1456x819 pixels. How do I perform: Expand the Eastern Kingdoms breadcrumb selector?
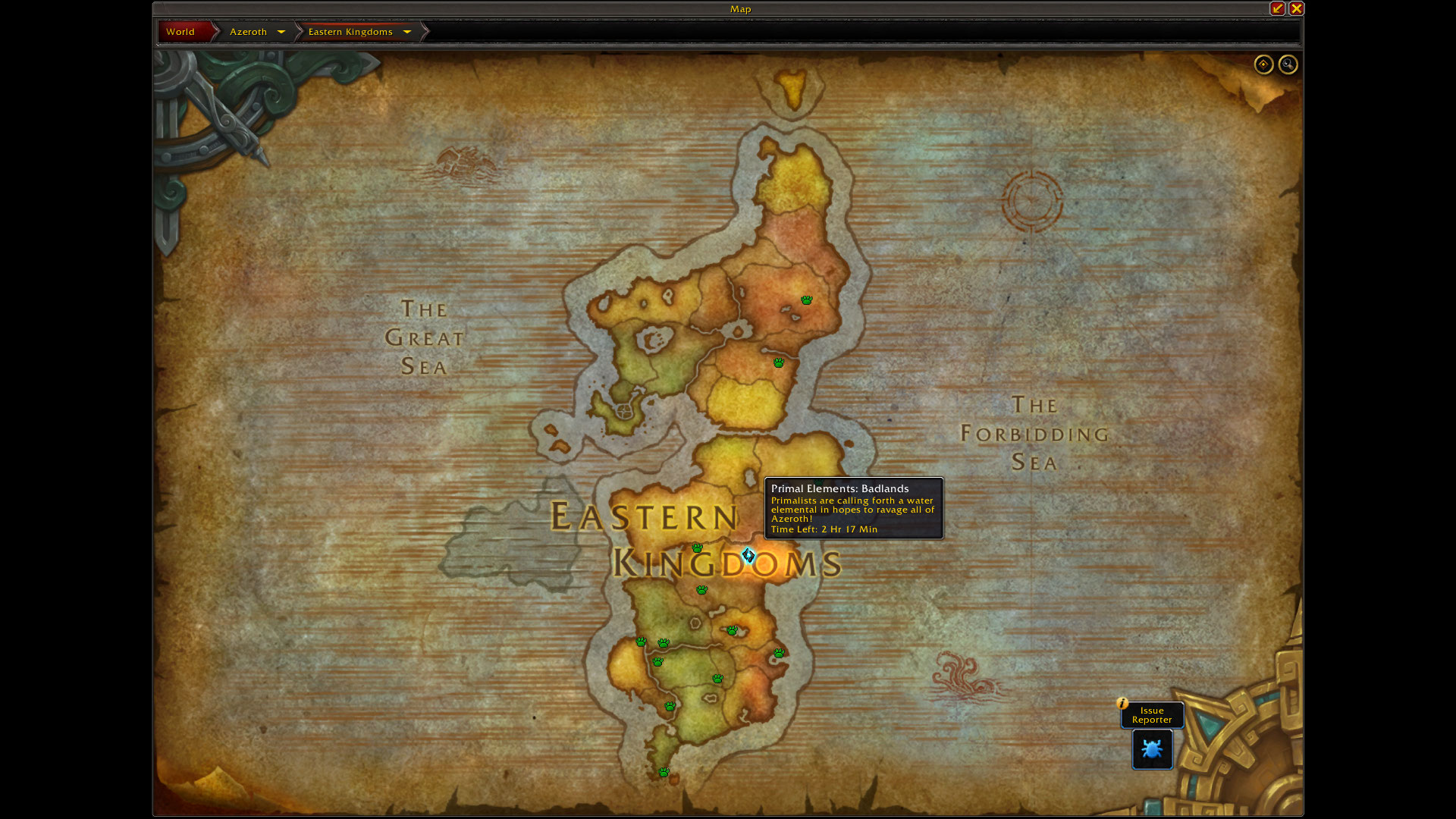pos(407,32)
